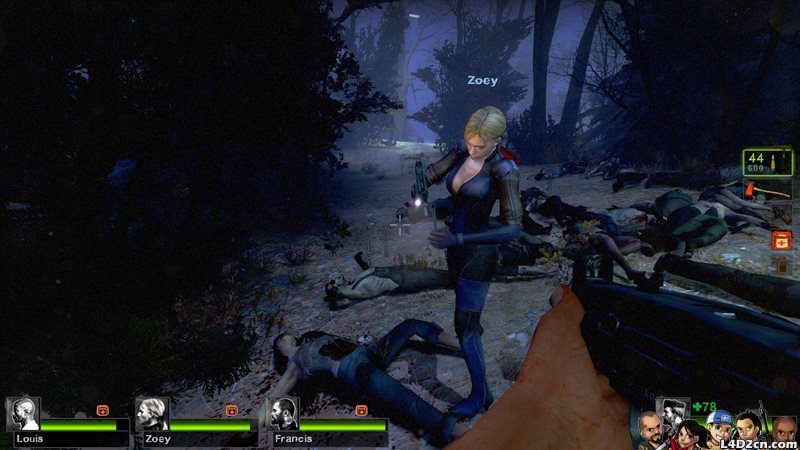This screenshot has width=800, height=450.
Task: Click Francis's teammate portrait
Action: point(284,414)
